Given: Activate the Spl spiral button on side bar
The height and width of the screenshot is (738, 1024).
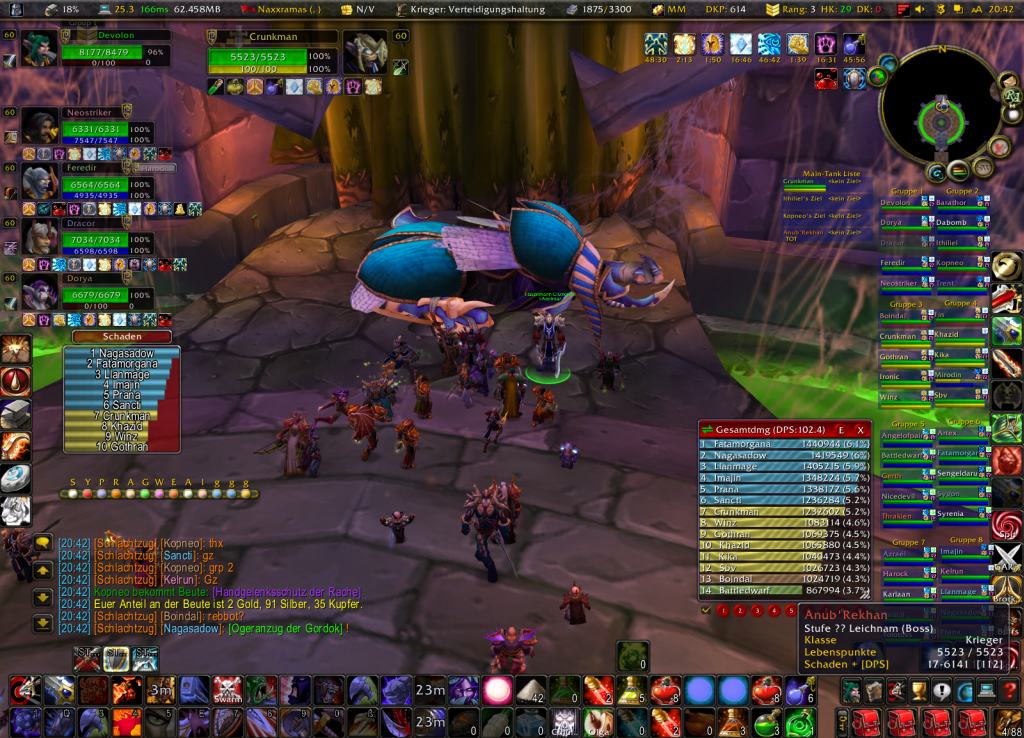Looking at the screenshot, I should pyautogui.click(x=1006, y=525).
